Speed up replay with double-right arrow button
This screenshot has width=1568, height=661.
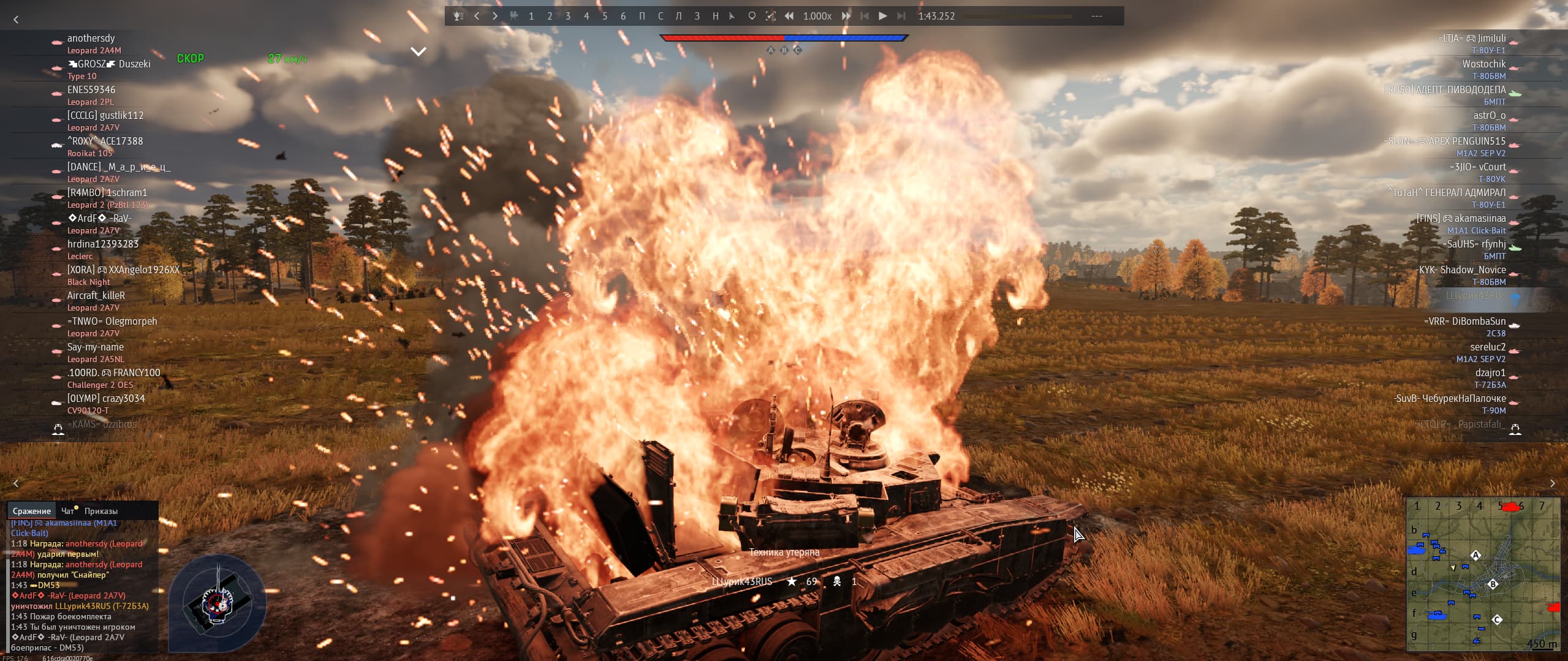[846, 16]
